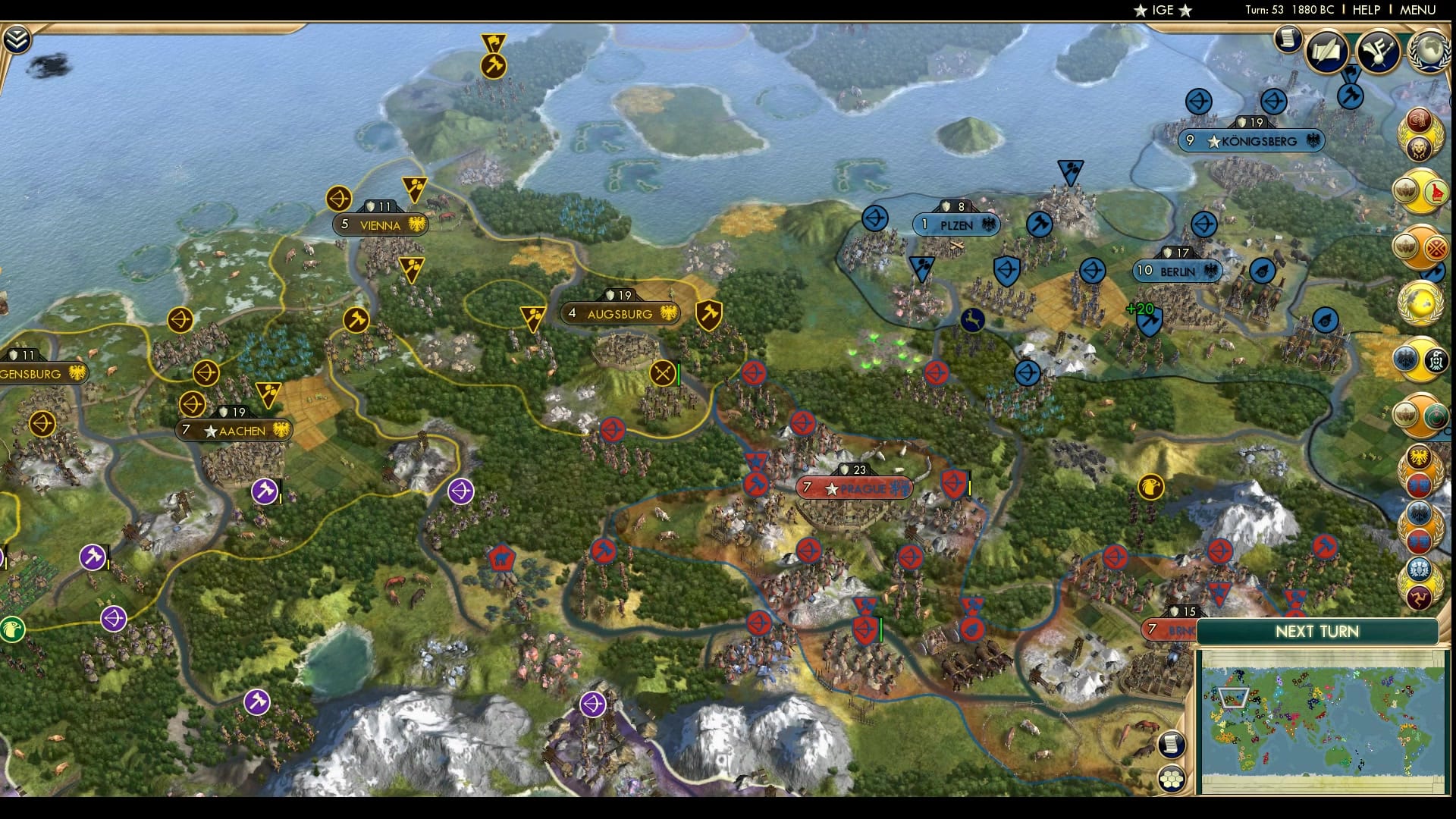Viewport: 1456px width, 819px height.
Task: Open the IGE in-game editor
Action: point(1163,10)
